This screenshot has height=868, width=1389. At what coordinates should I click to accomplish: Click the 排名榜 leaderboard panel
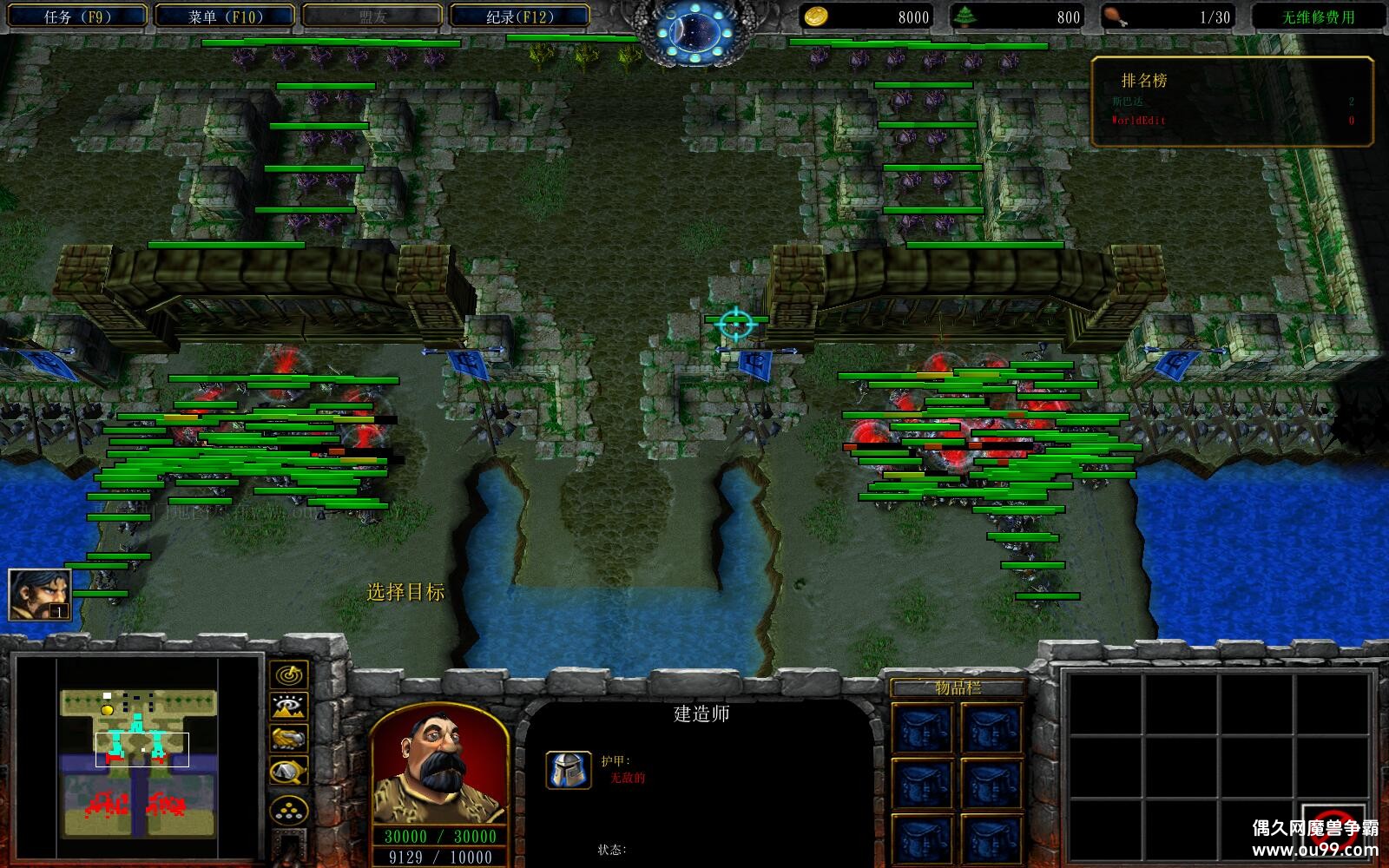pos(1232,101)
